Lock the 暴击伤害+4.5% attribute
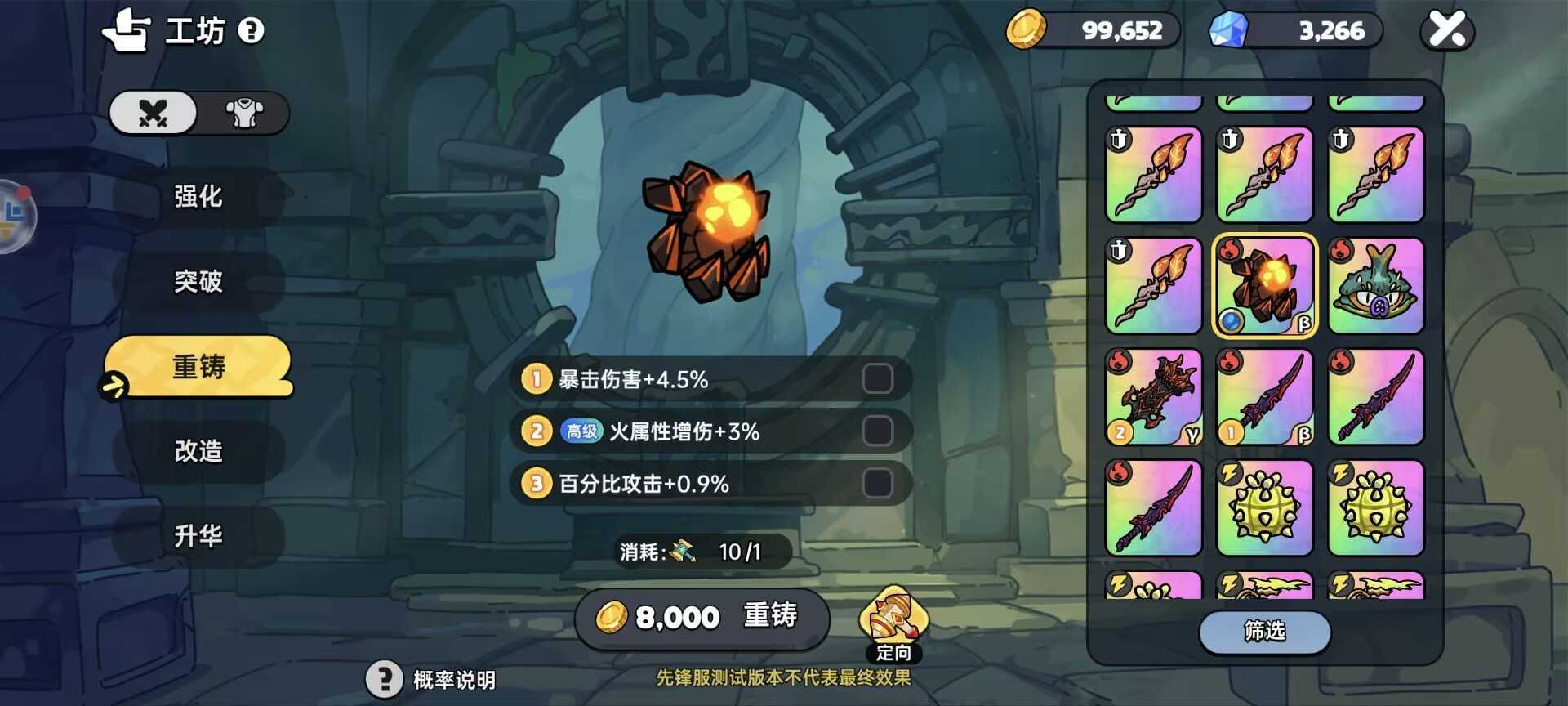This screenshot has width=1568, height=706. 880,378
